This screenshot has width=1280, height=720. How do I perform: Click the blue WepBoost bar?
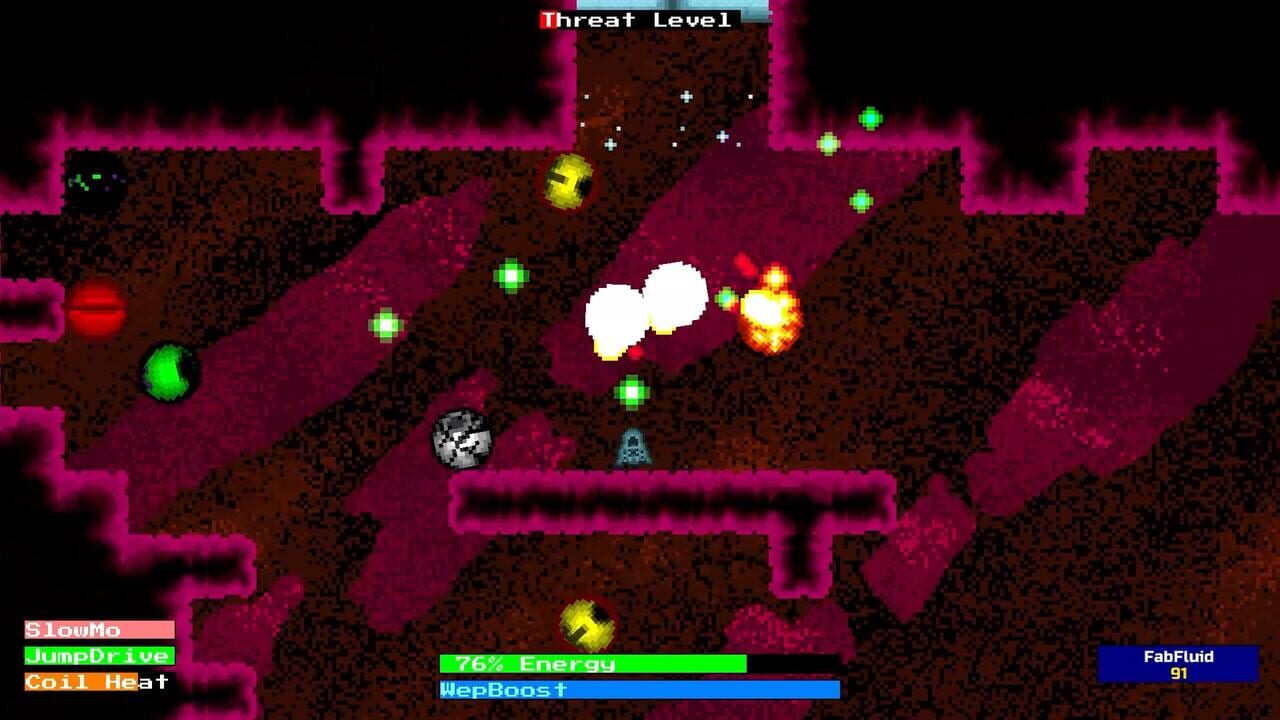(x=640, y=689)
